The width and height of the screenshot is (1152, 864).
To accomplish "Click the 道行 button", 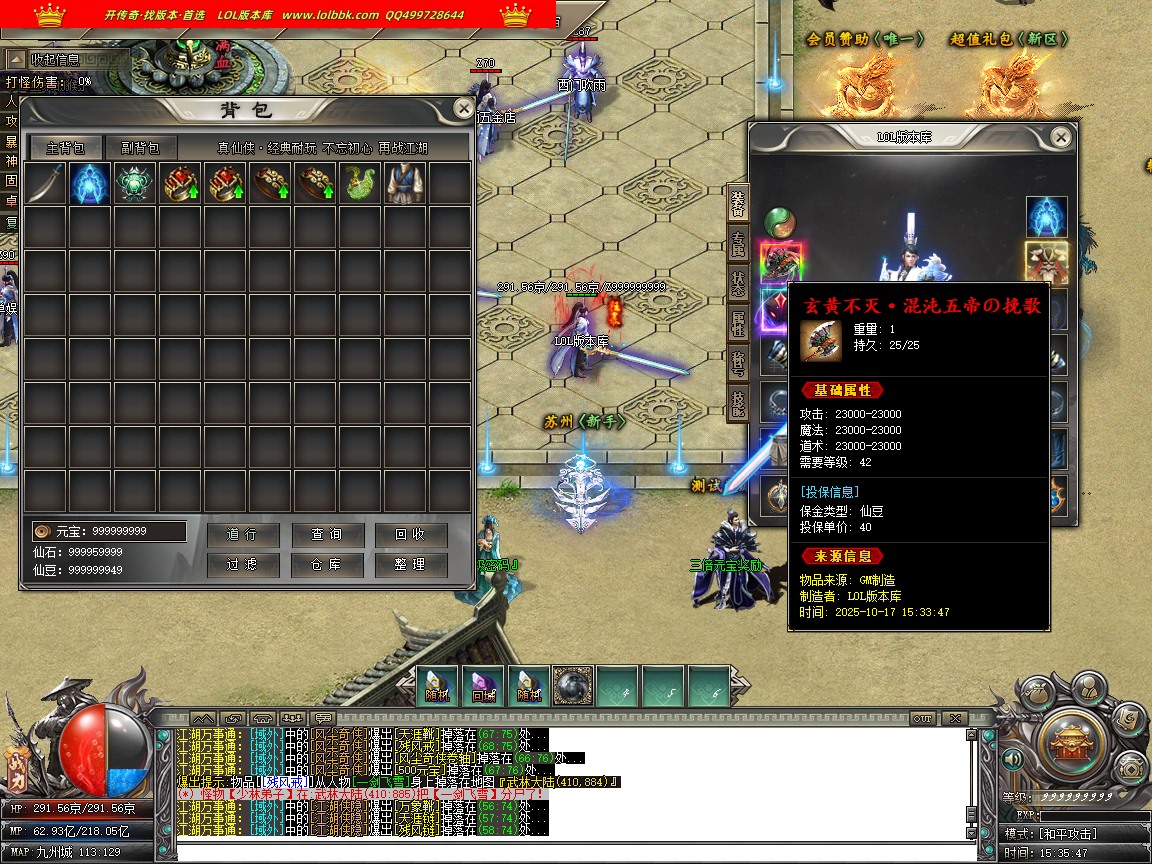I will coord(243,535).
